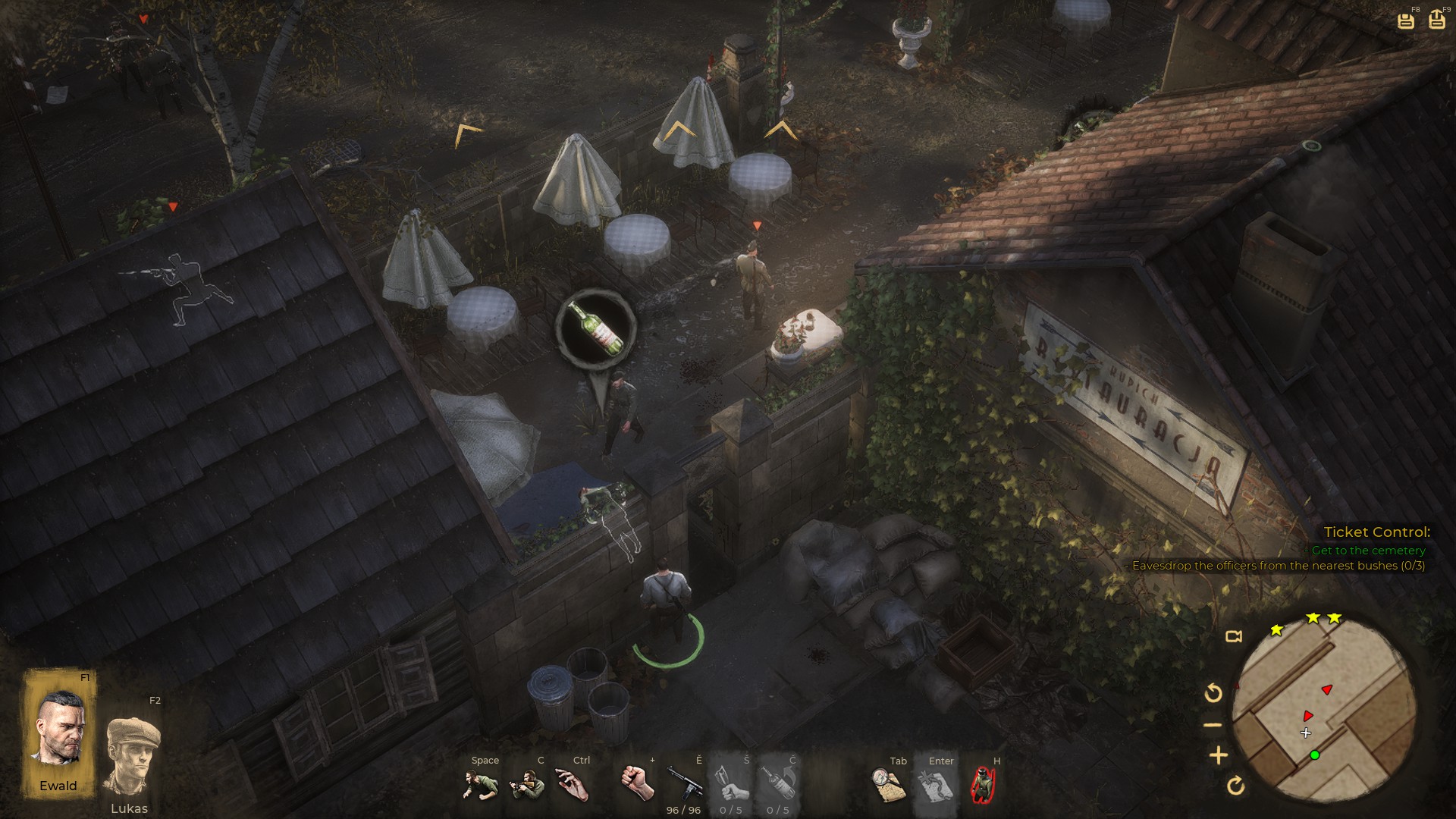Screen dimensions: 1456x819
Task: Select Ewald's character portrait
Action: [x=59, y=732]
